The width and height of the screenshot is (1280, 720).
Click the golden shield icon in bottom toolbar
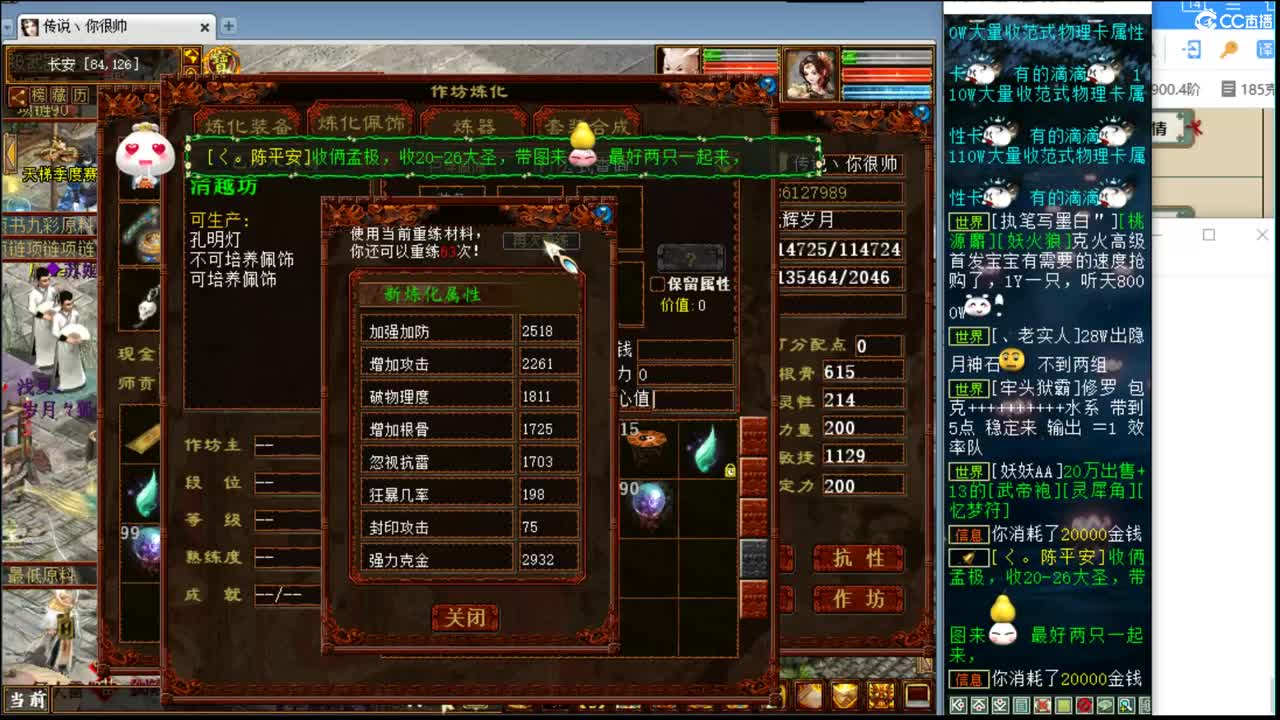click(845, 695)
